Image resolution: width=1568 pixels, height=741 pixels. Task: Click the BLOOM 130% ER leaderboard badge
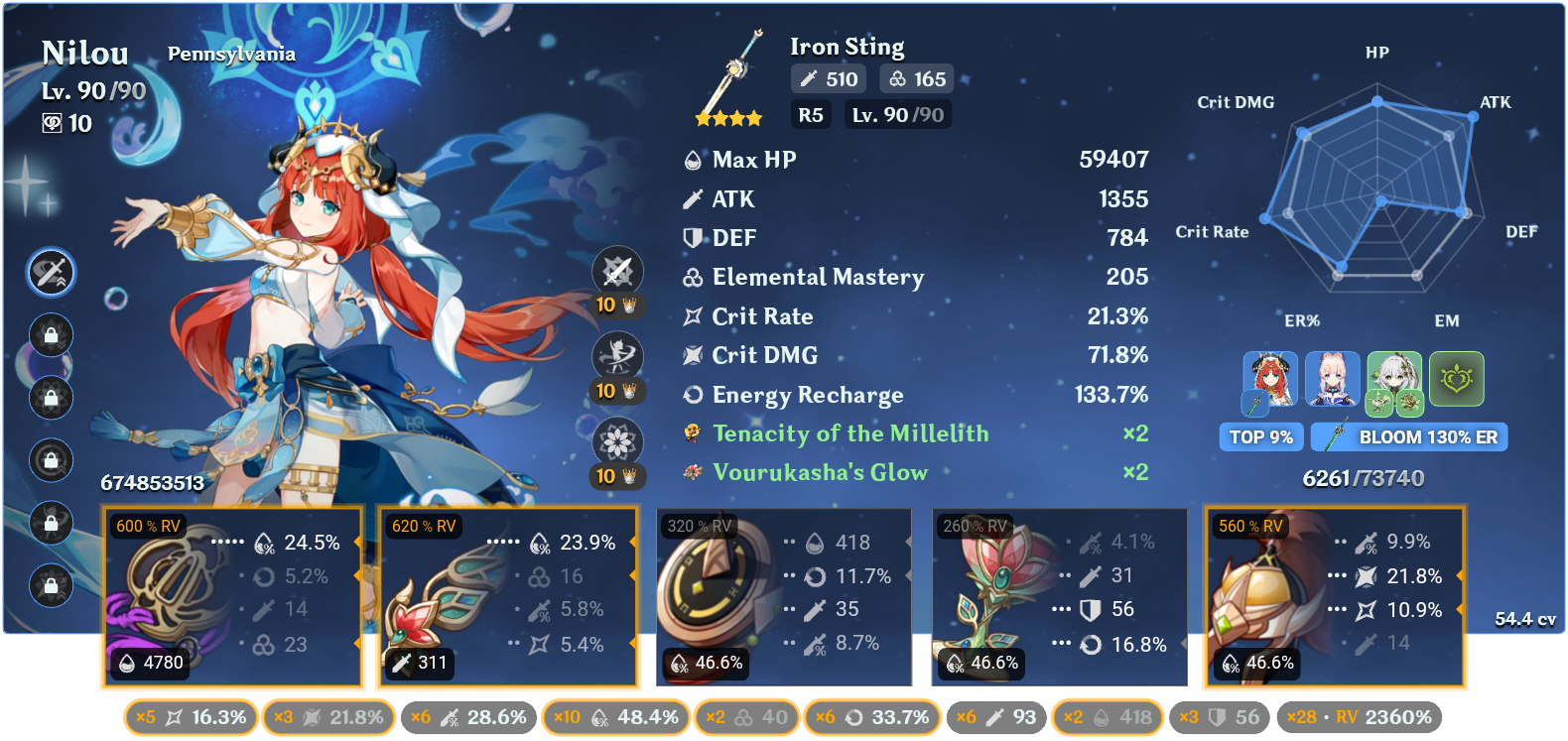(x=1408, y=436)
